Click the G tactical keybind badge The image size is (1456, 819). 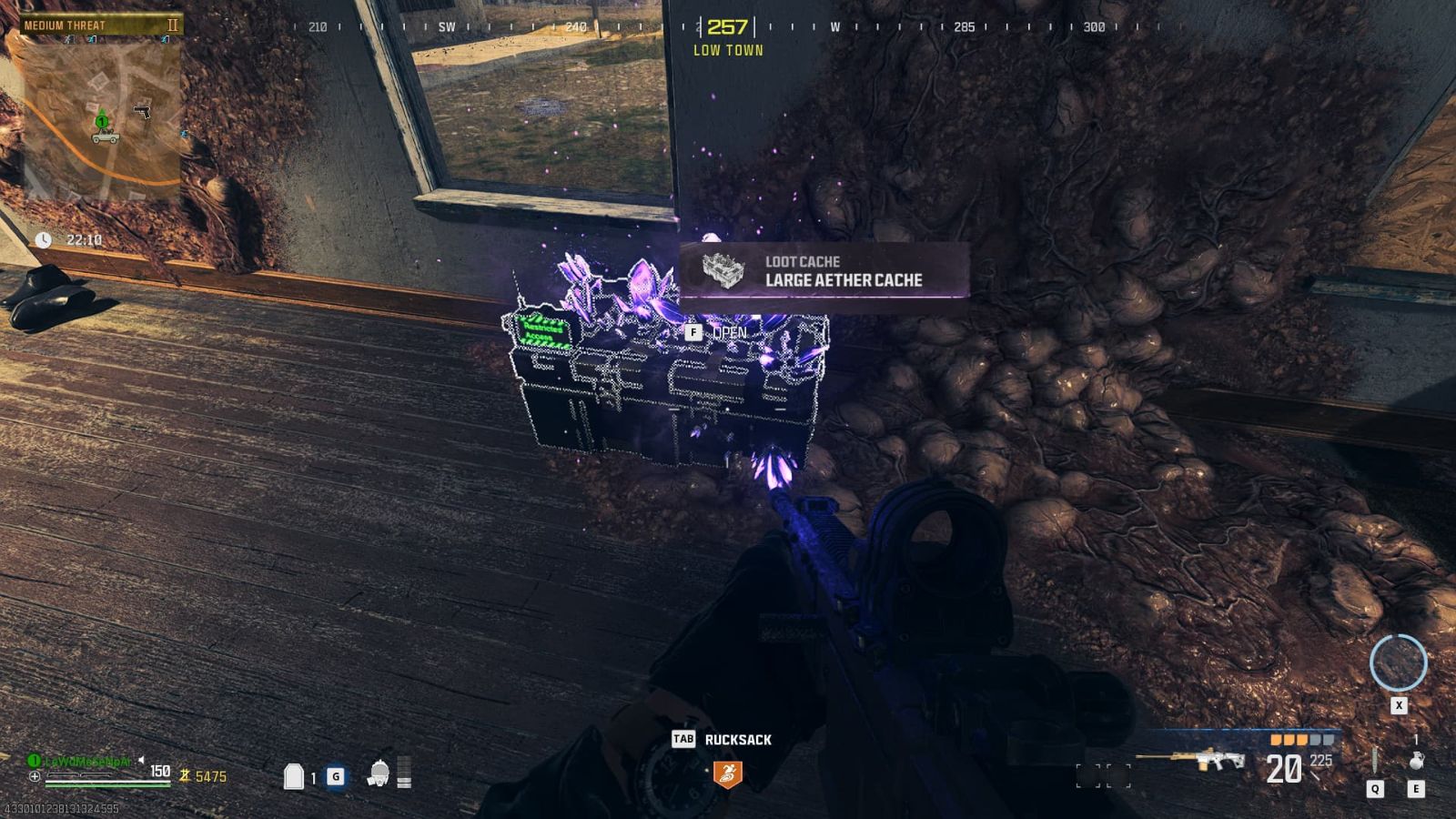point(336,775)
